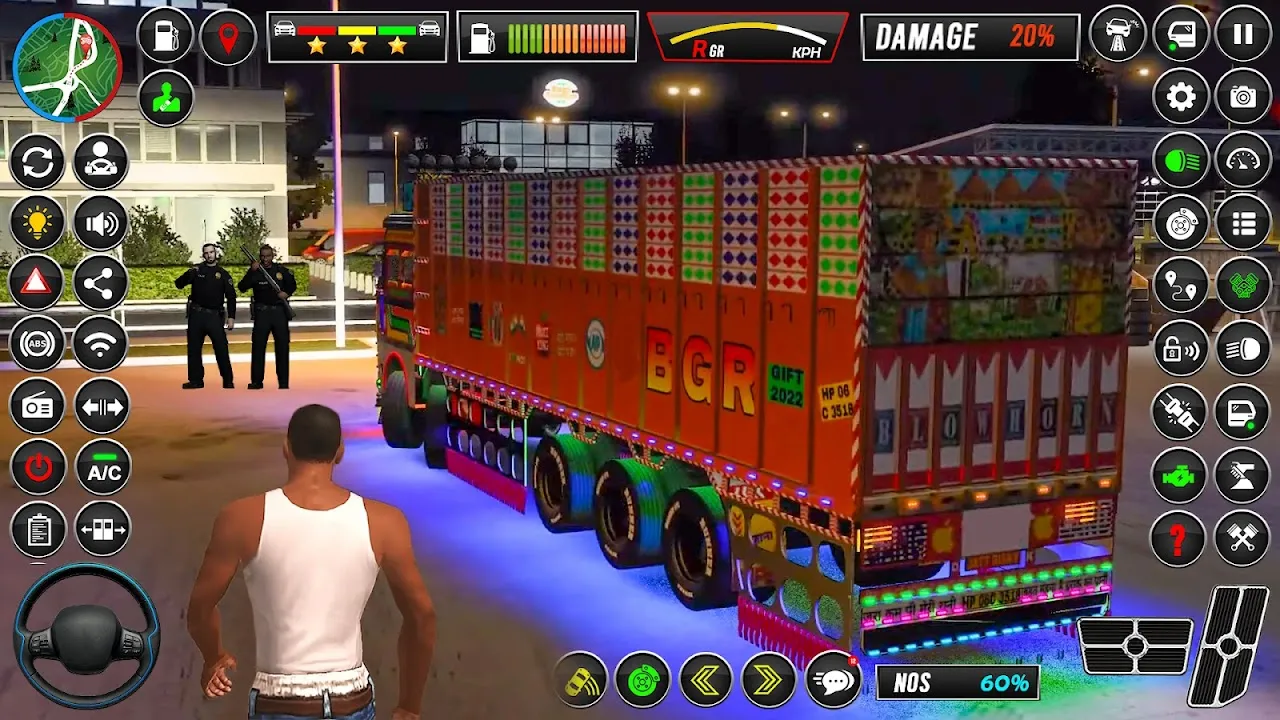1280x720 pixels.
Task: Activate the left turn indicator chevron
Action: [x=706, y=680]
